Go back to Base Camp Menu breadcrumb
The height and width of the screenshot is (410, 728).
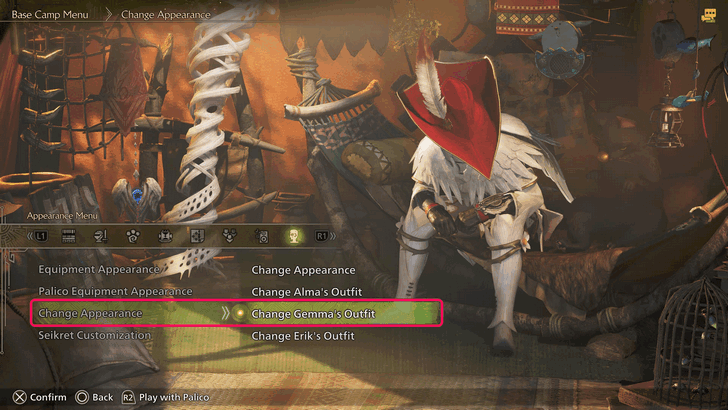(50, 15)
